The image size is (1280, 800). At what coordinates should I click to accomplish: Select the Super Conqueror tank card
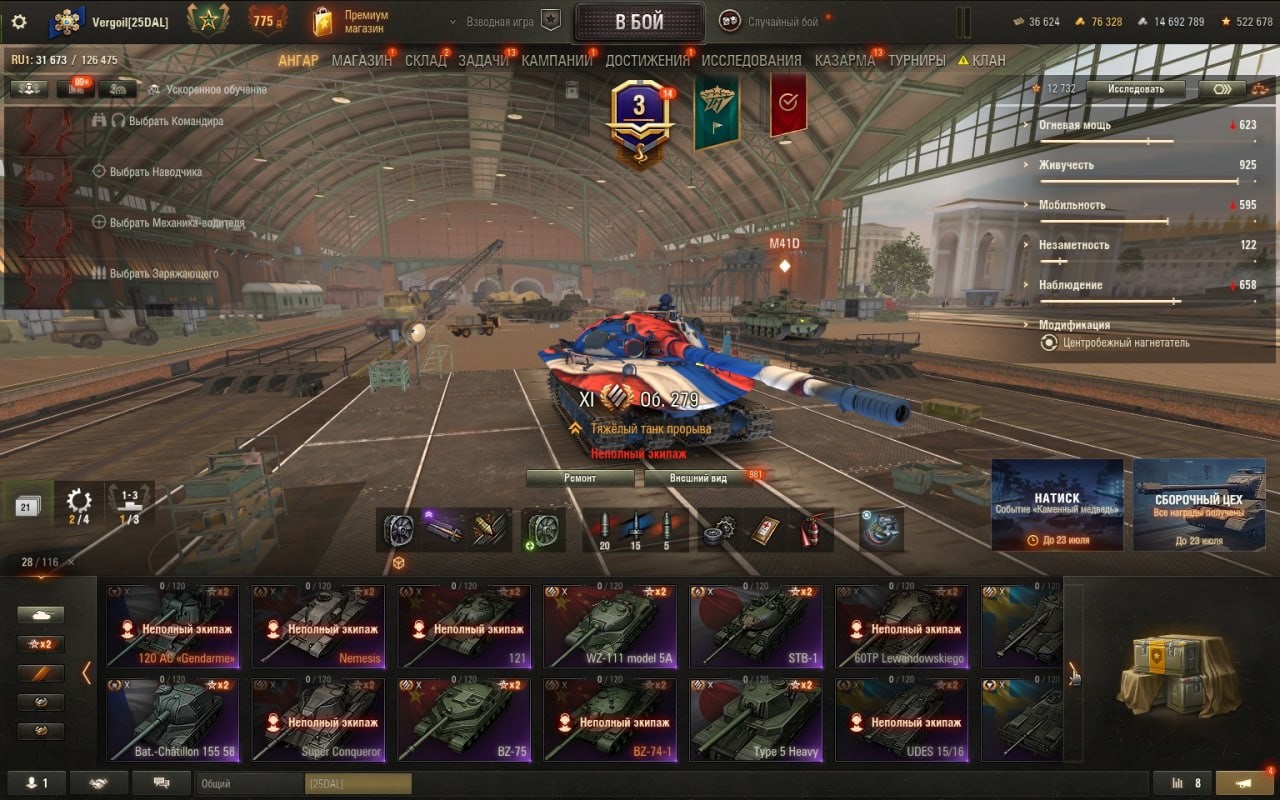[x=317, y=720]
